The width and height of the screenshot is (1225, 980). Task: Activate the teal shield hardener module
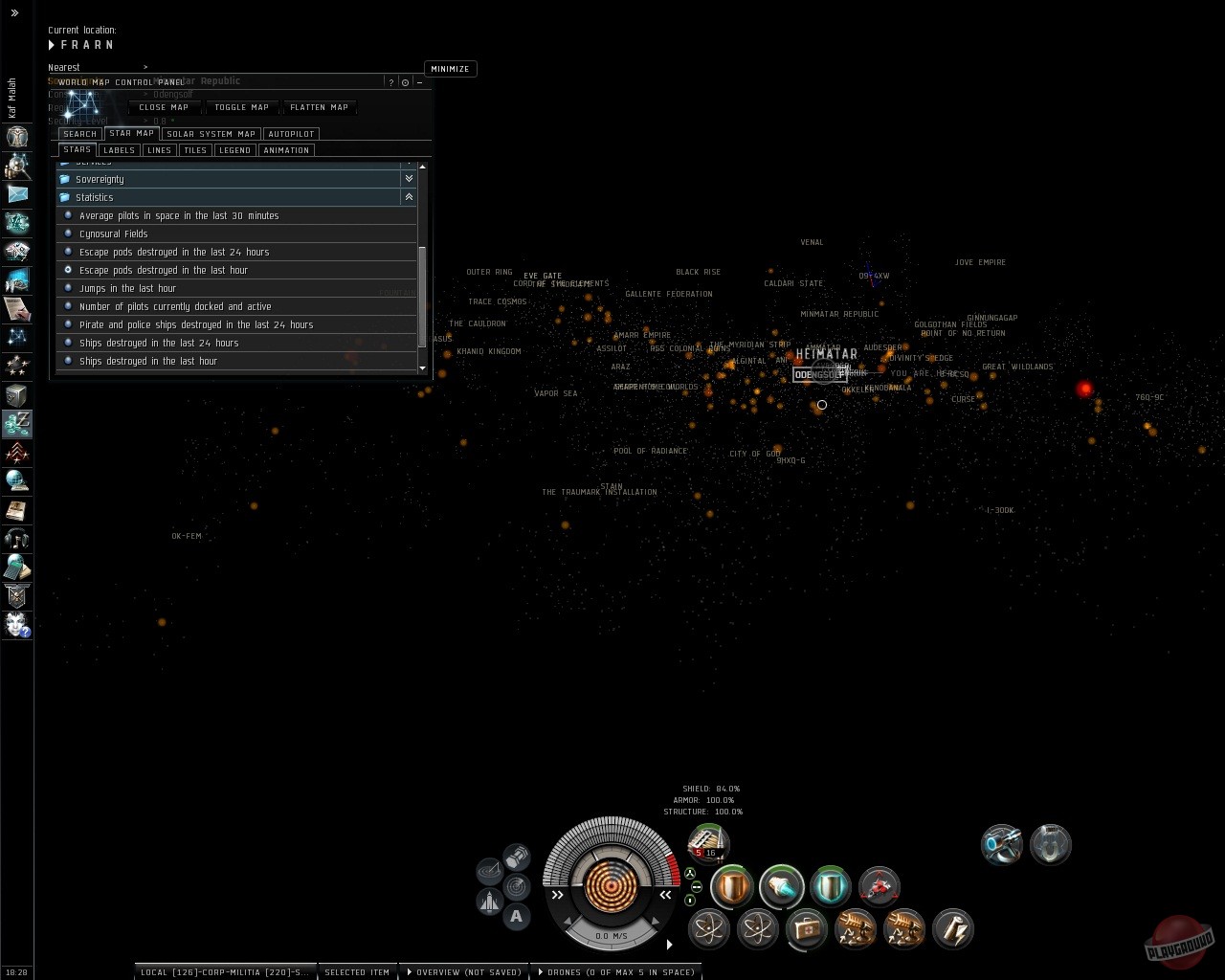tap(829, 887)
